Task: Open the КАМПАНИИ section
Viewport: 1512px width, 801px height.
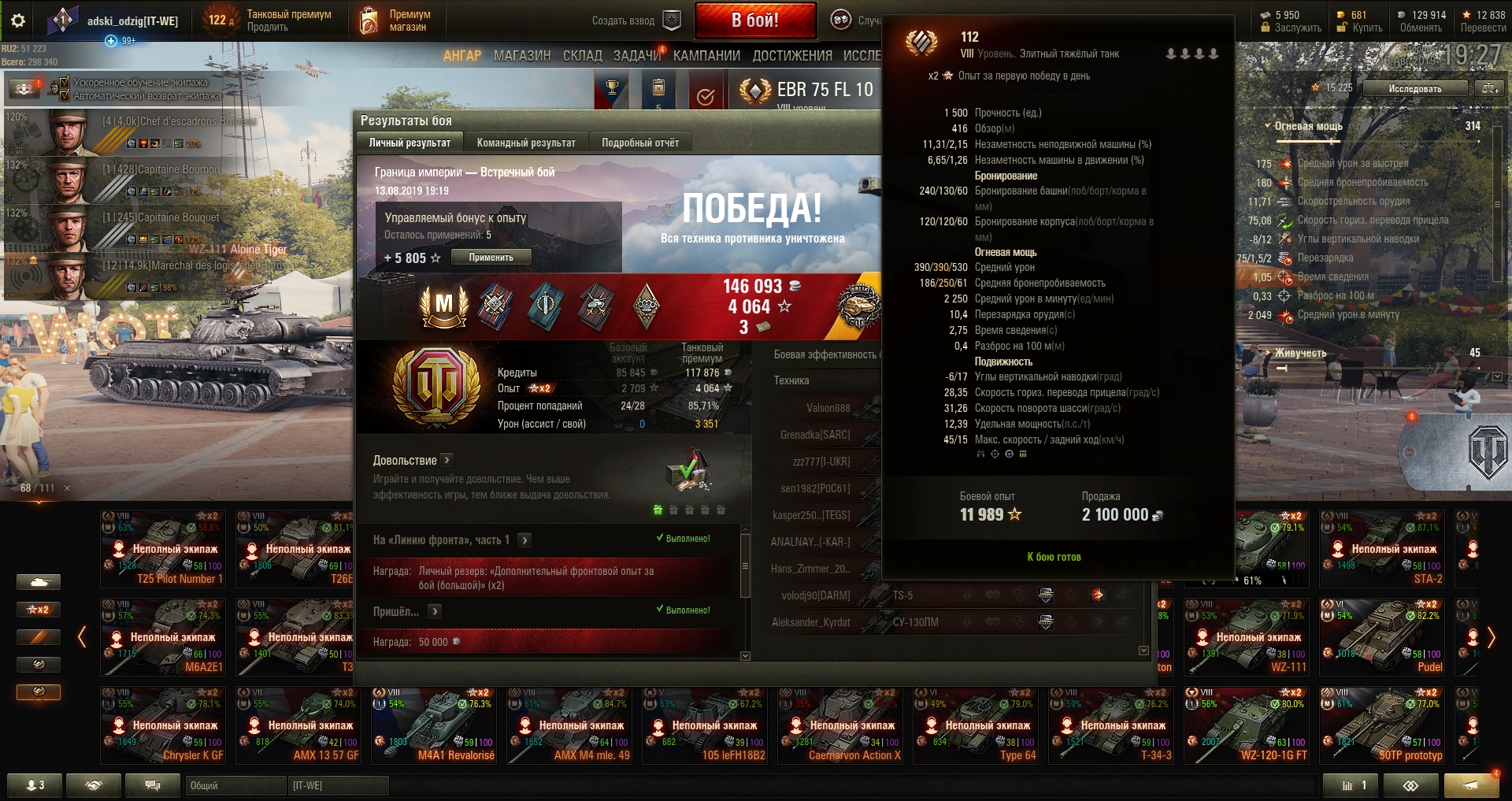Action: pos(706,56)
